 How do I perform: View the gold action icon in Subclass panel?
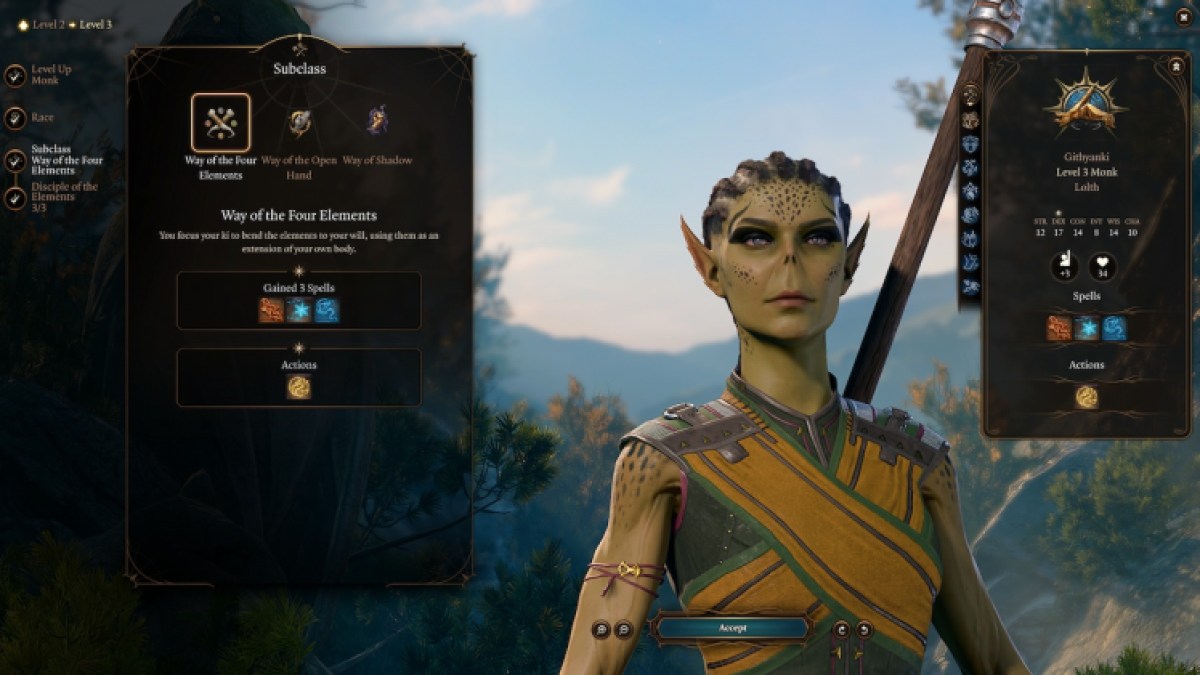(x=299, y=387)
